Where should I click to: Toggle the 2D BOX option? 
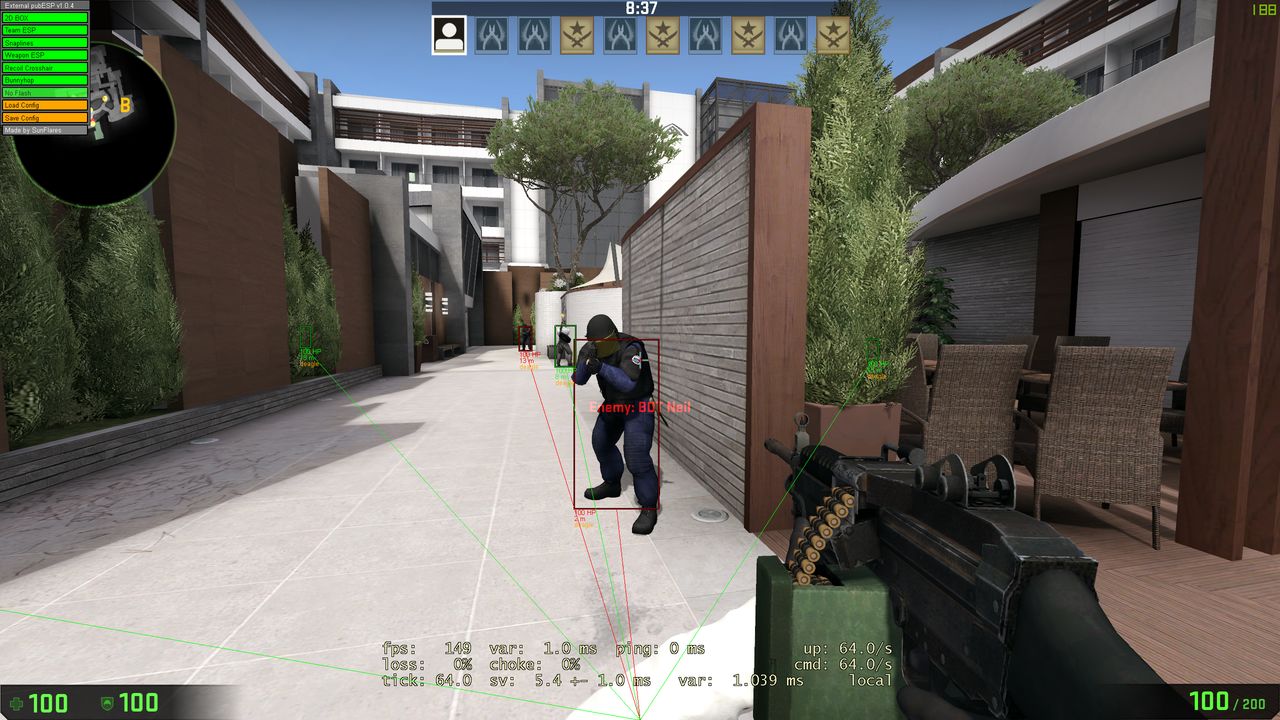(45, 18)
